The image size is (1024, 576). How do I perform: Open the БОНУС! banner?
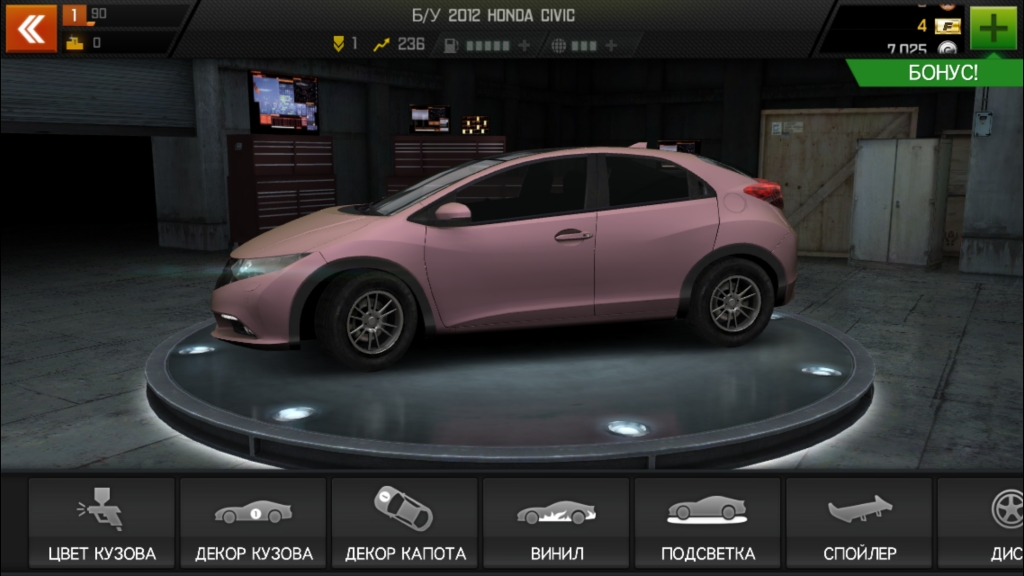[942, 73]
